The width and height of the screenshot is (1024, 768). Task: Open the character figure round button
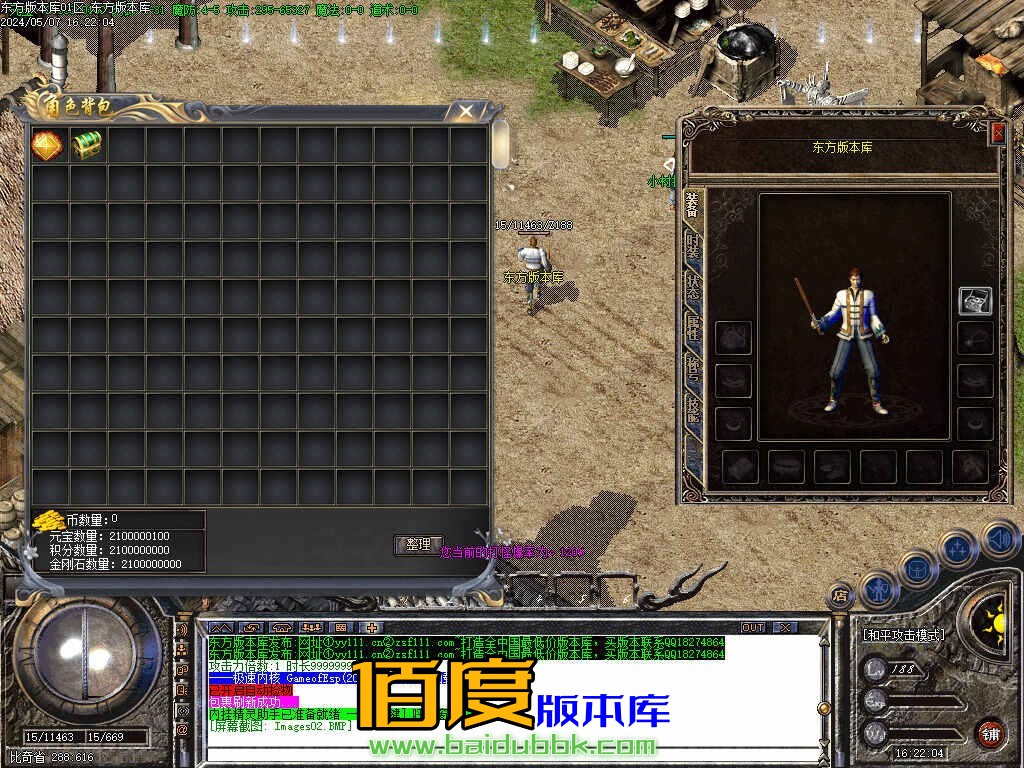pos(877,588)
